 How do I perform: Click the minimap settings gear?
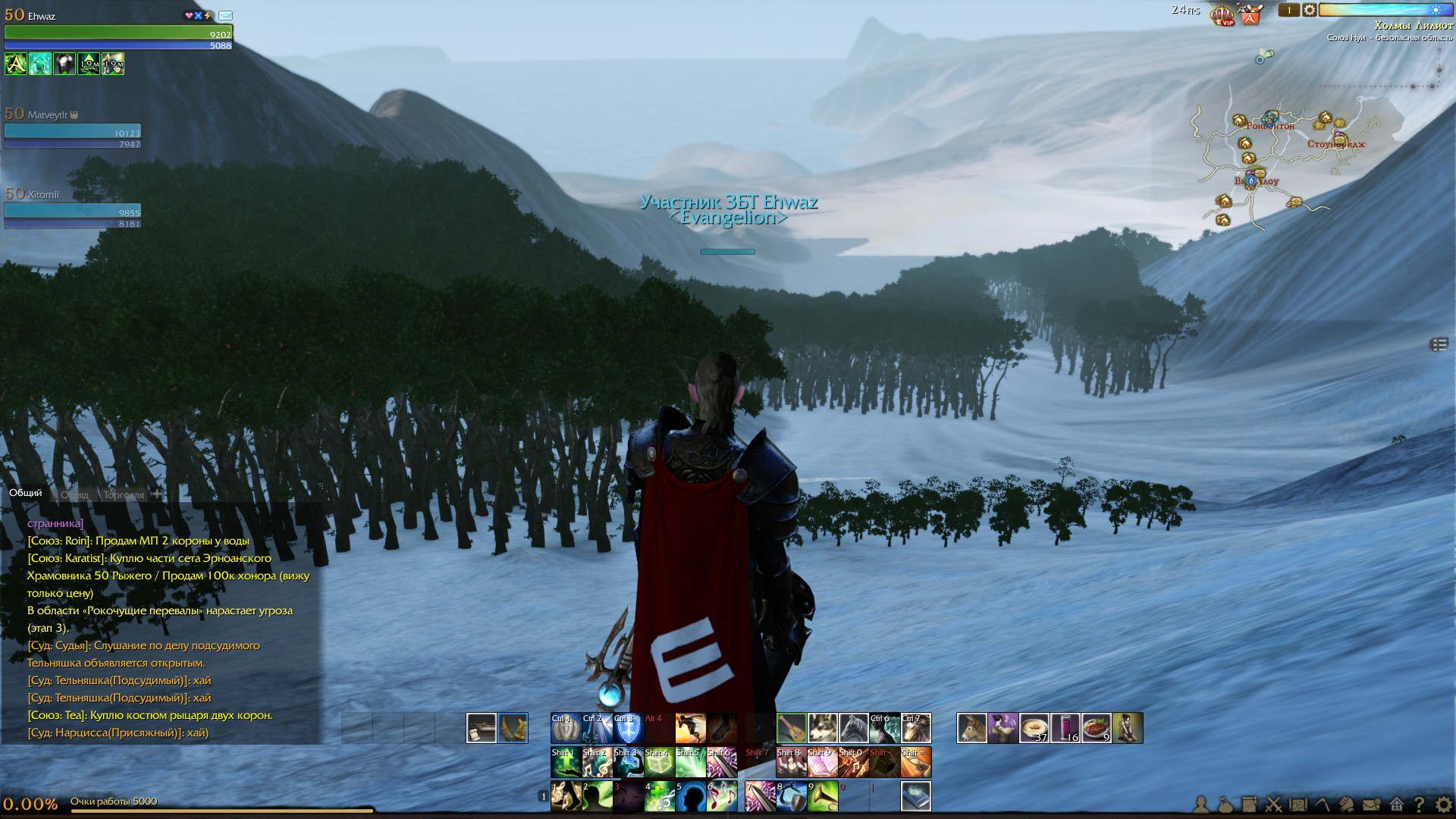pos(1310,10)
